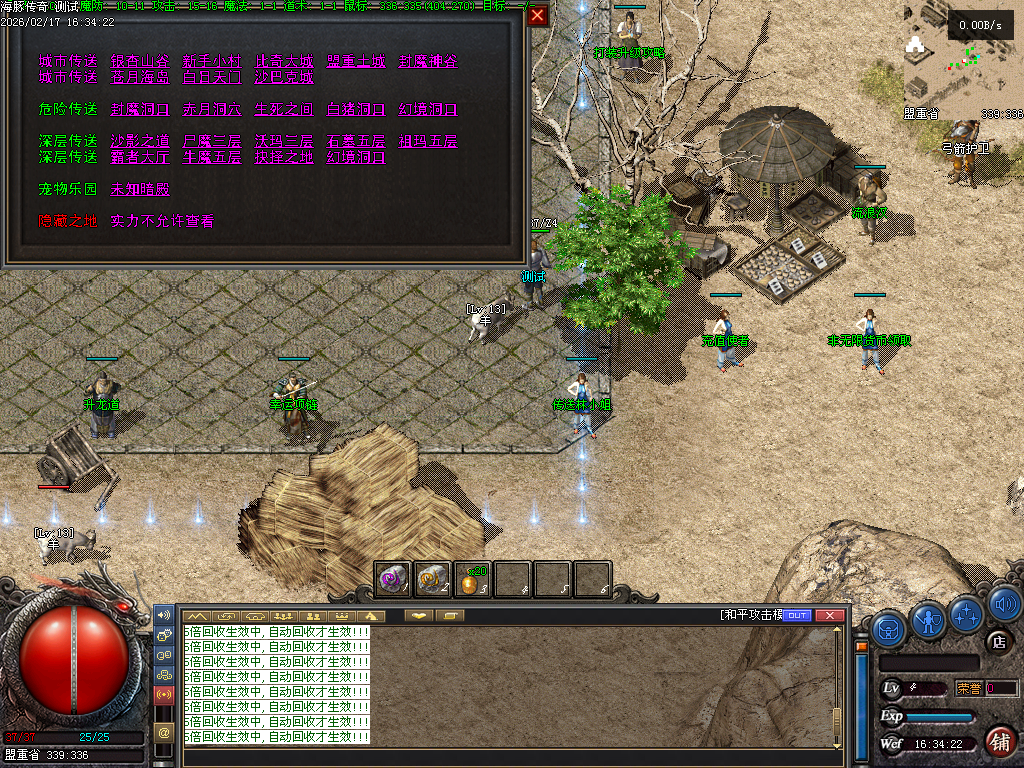Screen dimensions: 1024x768
Task: Select the 比奇大城 teleport link
Action: coord(284,61)
